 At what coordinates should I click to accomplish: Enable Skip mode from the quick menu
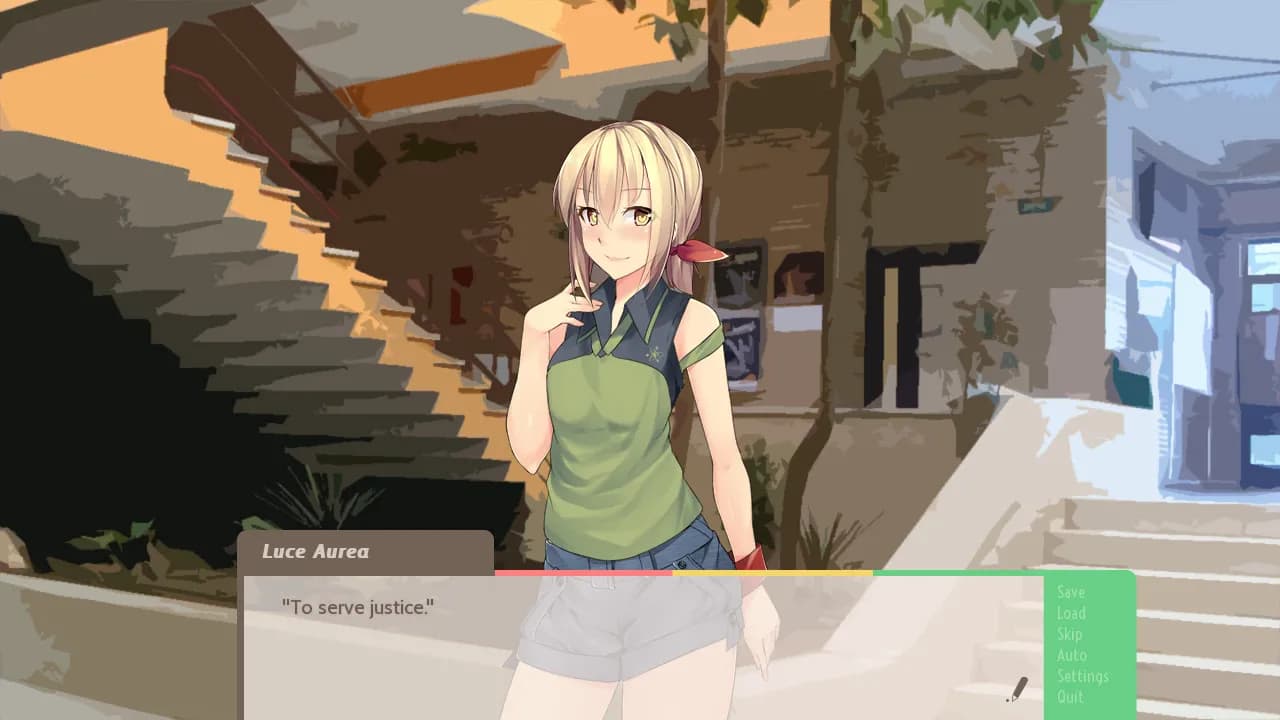click(x=1068, y=634)
